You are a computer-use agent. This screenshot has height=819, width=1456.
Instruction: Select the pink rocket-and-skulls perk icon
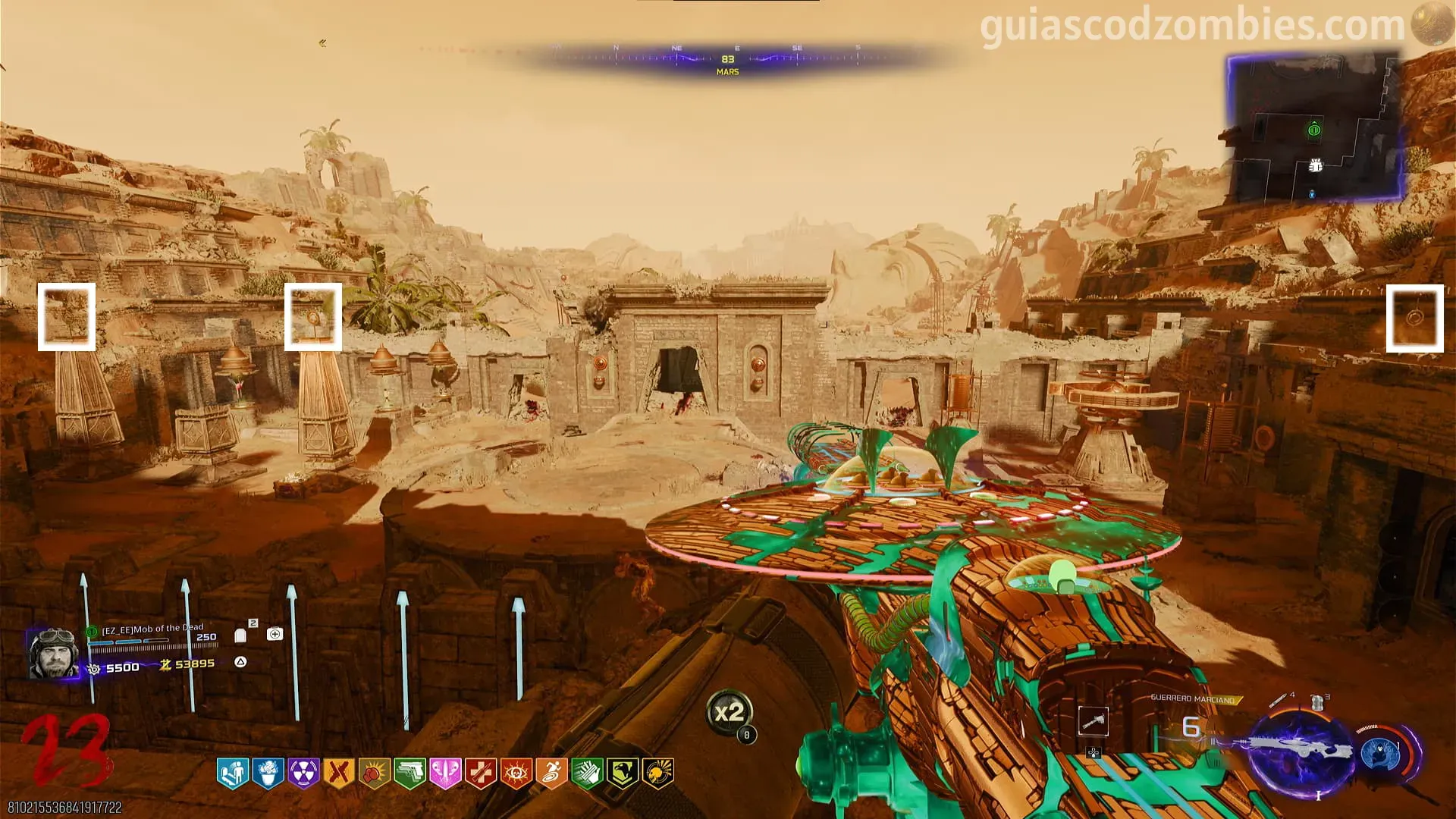[x=445, y=773]
